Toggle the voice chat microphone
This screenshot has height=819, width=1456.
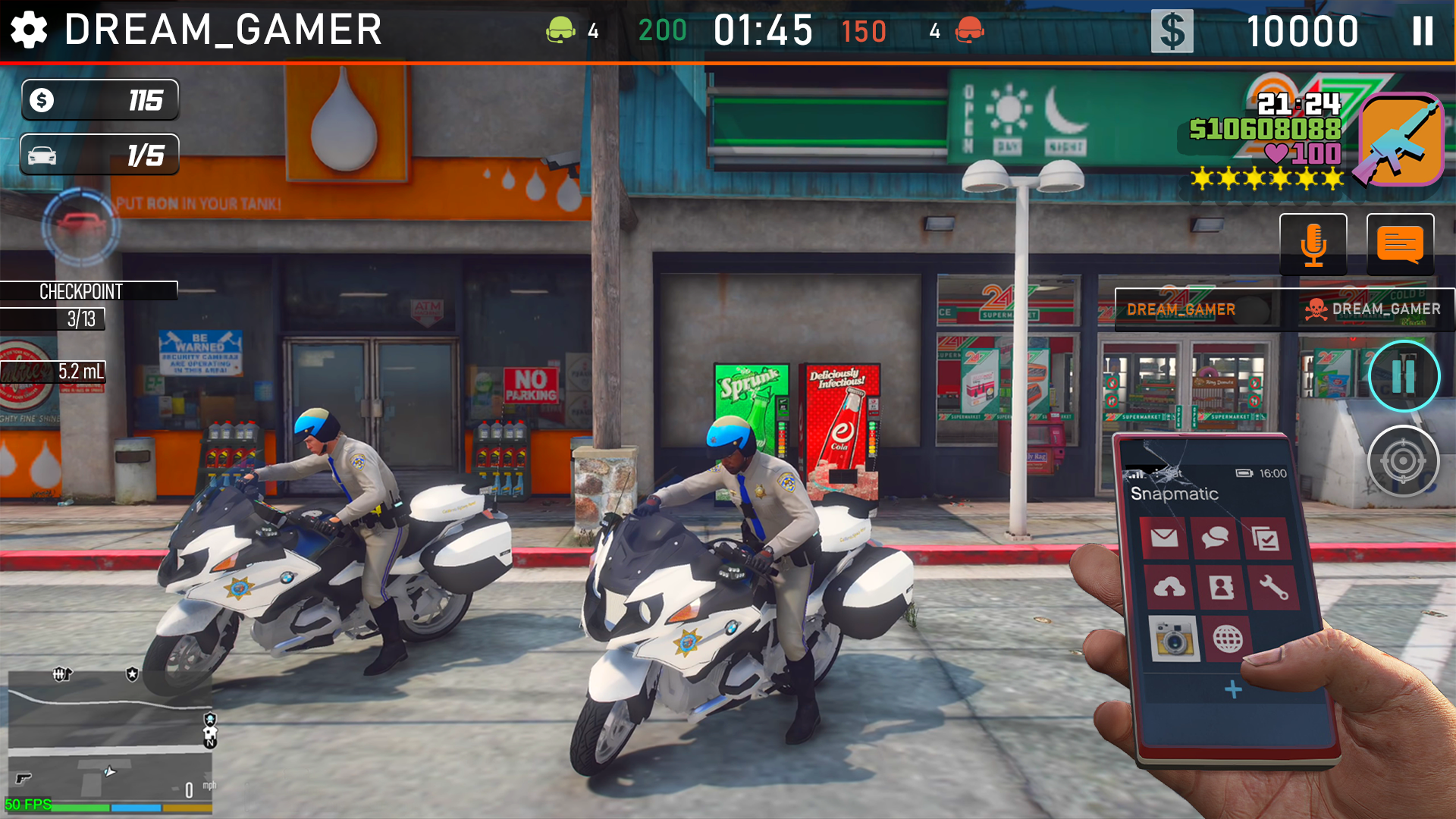pos(1313,244)
